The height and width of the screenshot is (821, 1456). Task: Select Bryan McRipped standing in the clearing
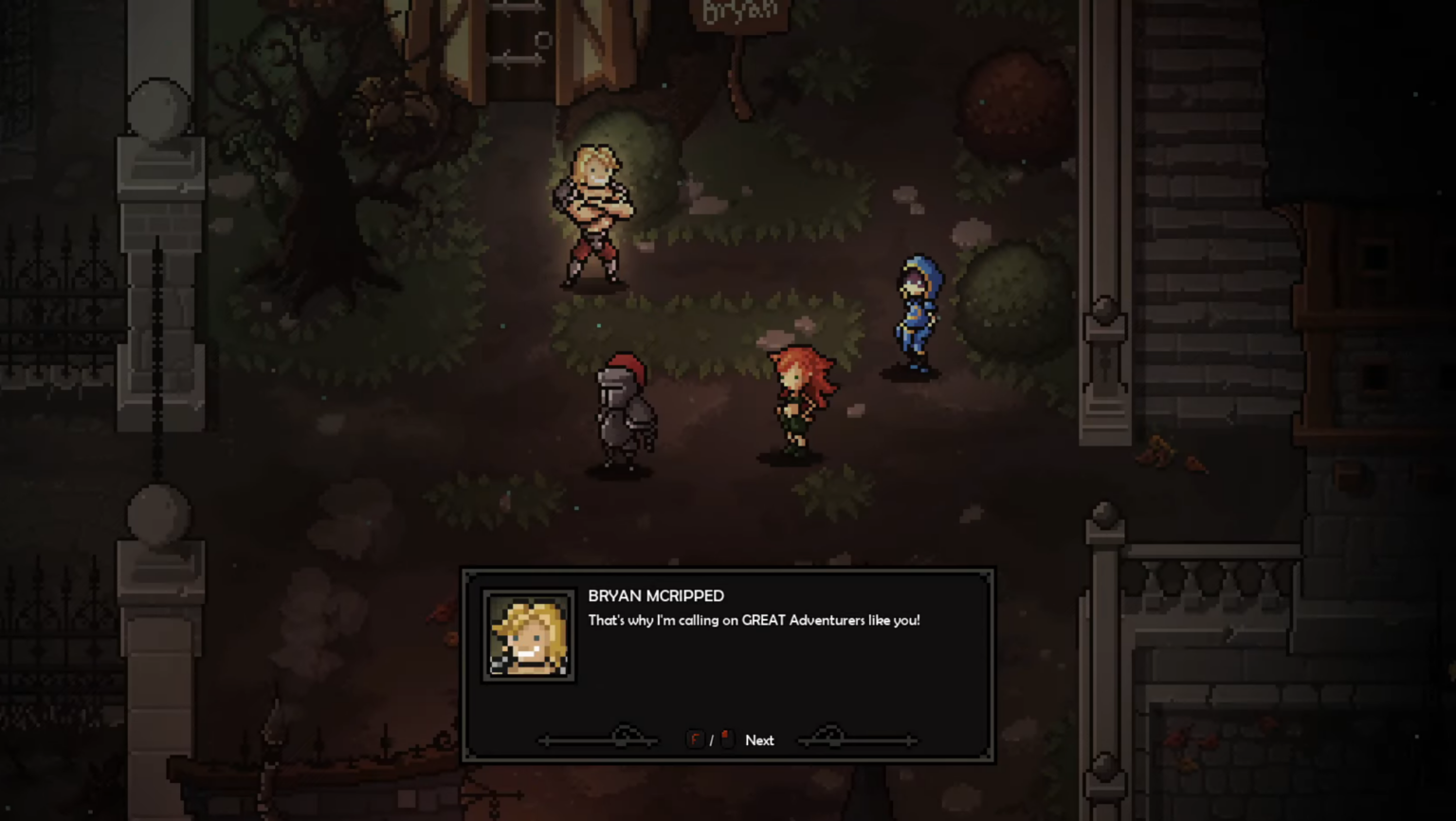coord(595,213)
